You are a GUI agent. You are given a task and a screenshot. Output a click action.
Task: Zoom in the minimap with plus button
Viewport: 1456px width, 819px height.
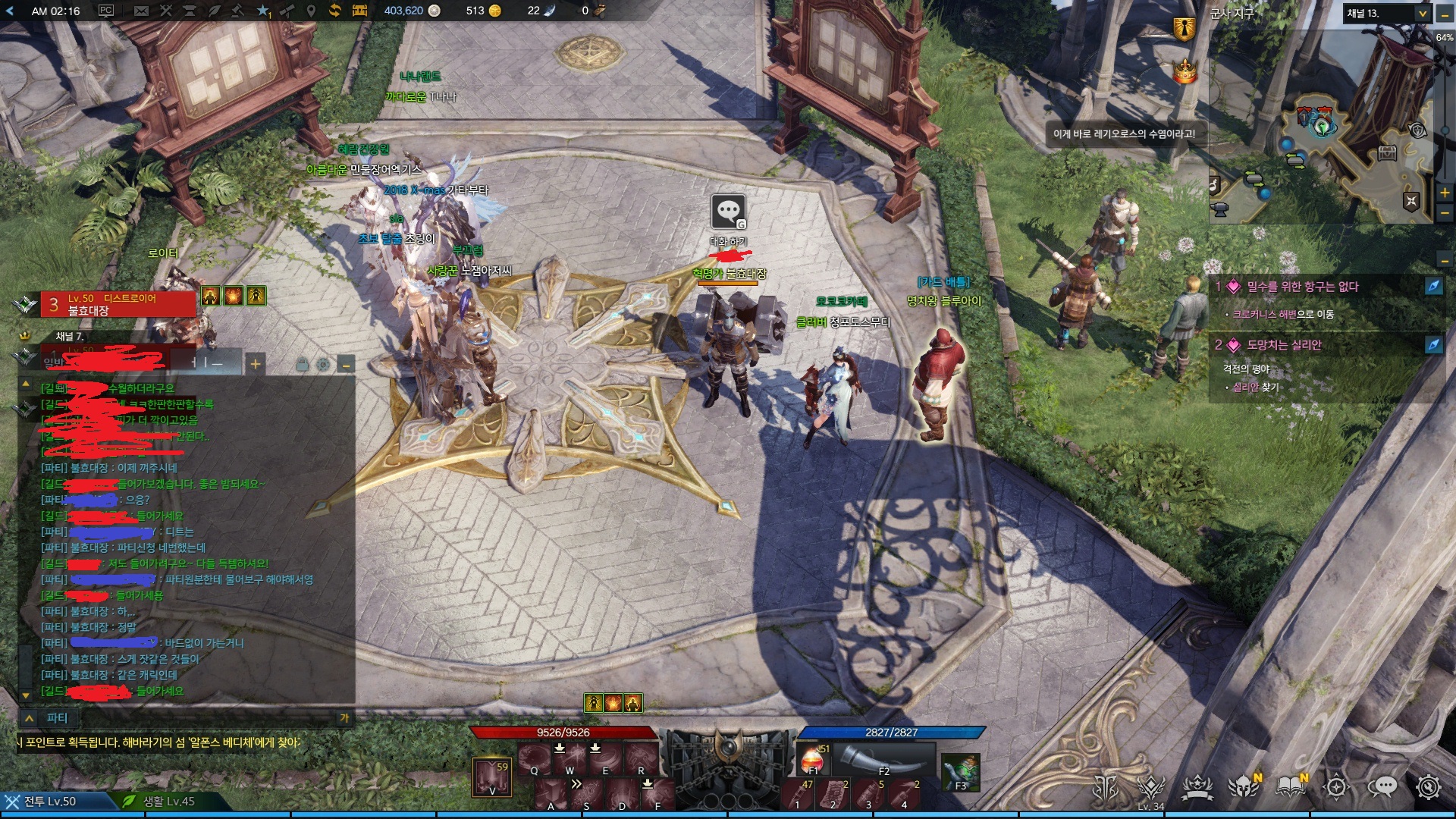(1445, 193)
